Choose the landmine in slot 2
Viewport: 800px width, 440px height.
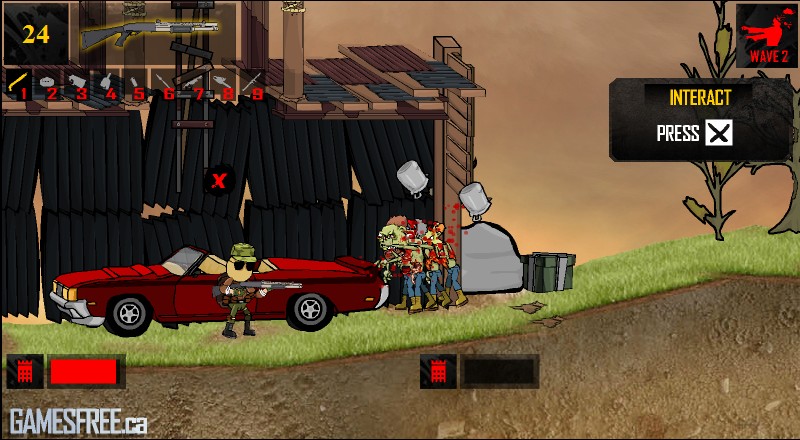coord(48,83)
